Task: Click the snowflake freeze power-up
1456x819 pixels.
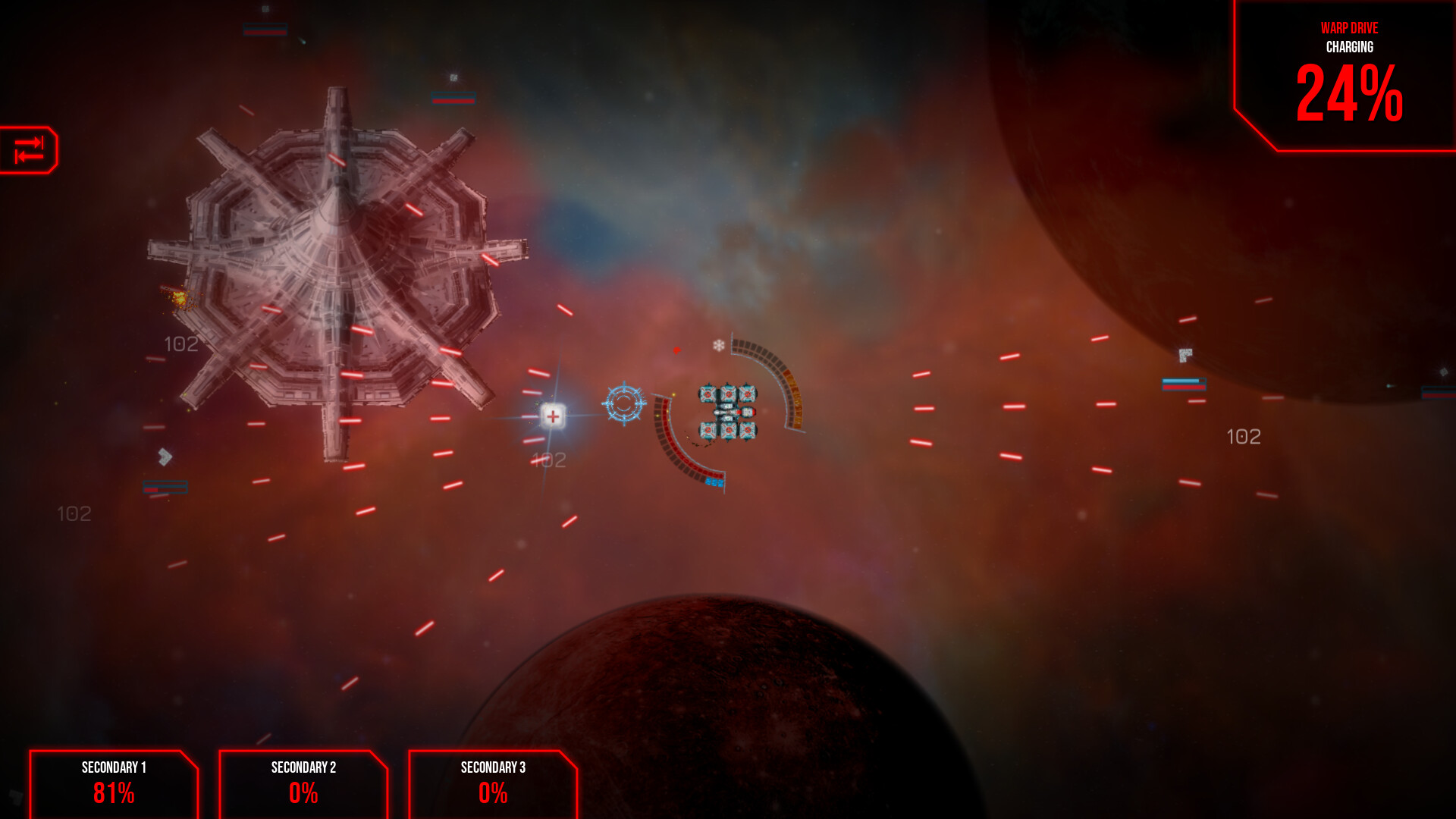Action: pos(719,345)
